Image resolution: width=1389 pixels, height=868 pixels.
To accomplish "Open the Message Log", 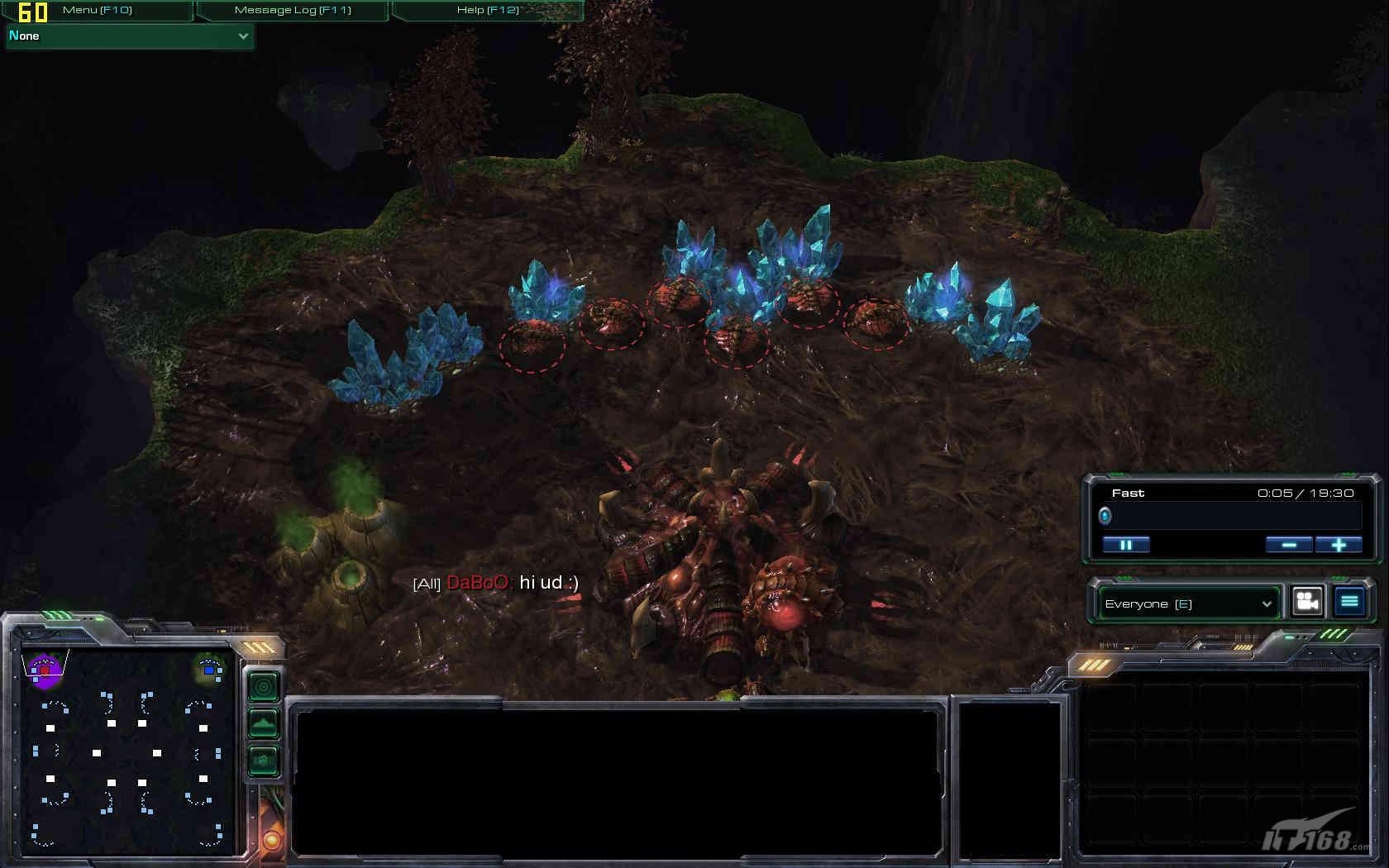I will (x=293, y=10).
